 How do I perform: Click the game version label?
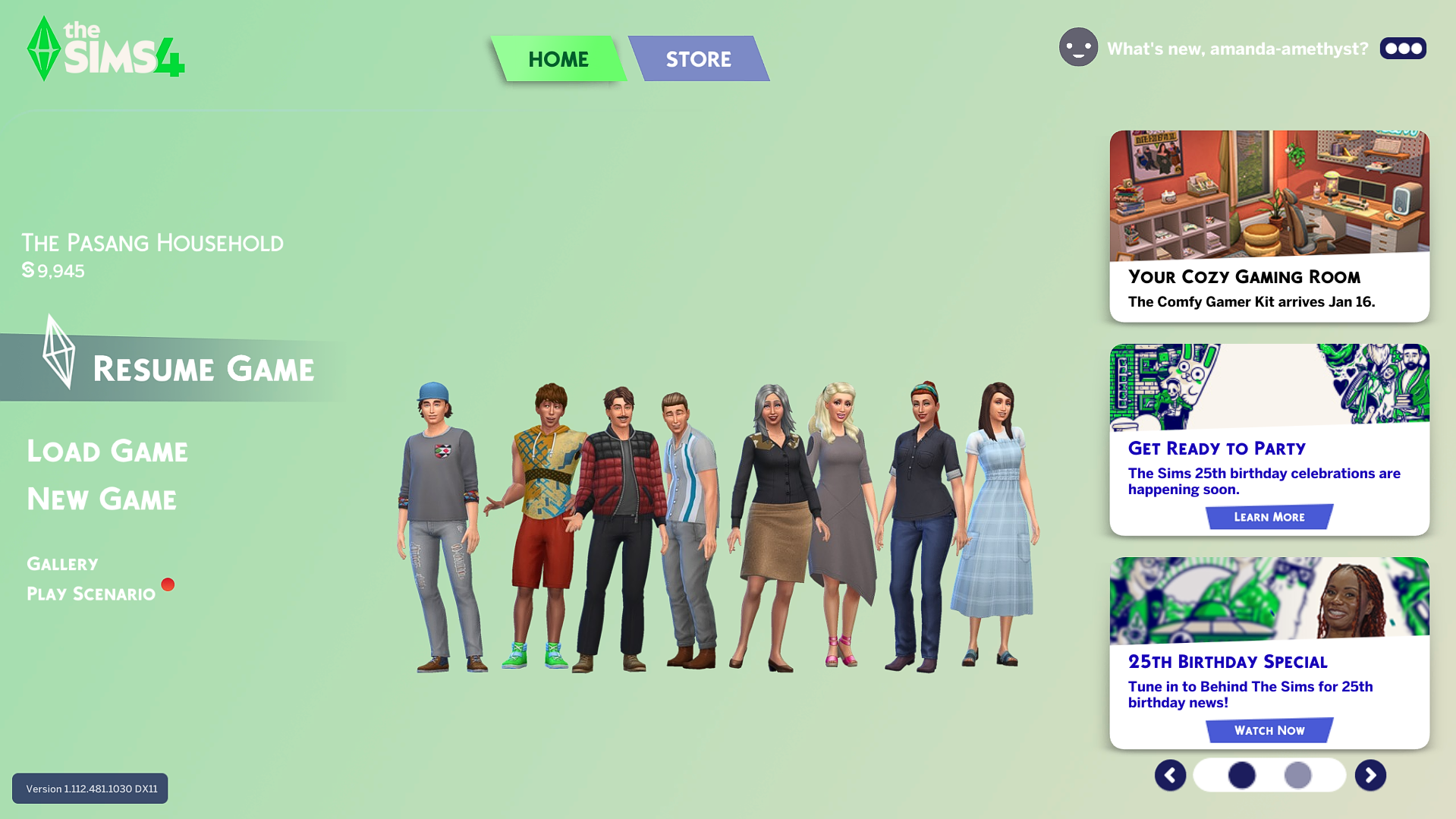pyautogui.click(x=90, y=789)
